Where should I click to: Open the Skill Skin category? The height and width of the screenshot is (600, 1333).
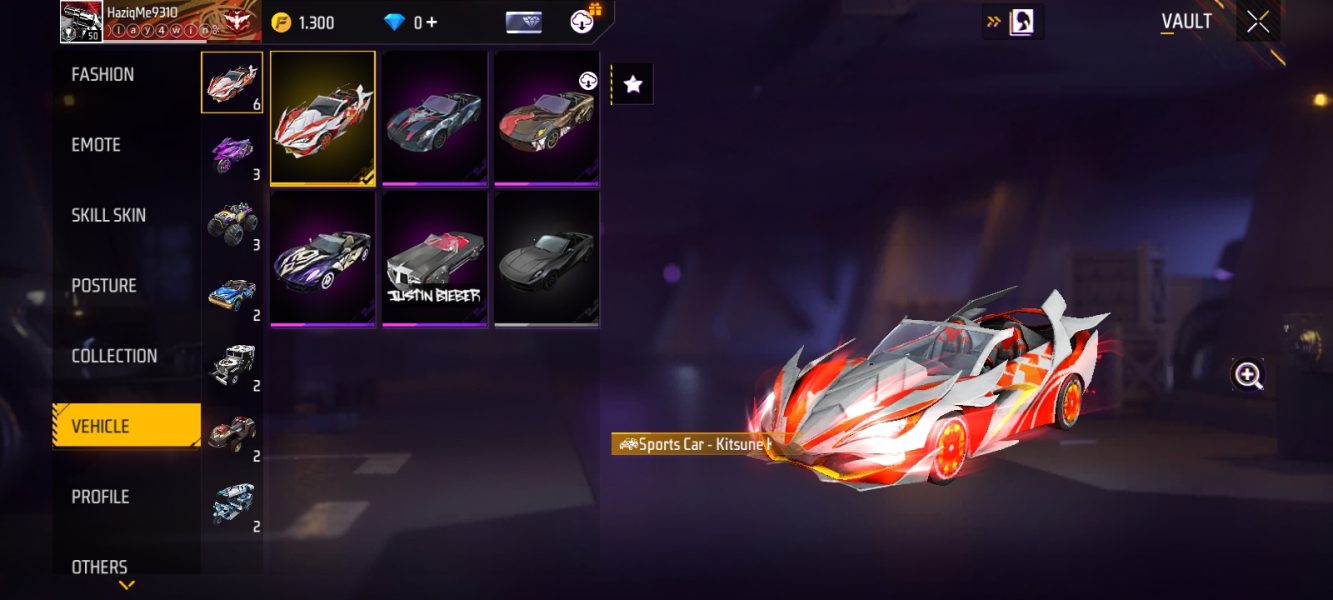tap(108, 215)
